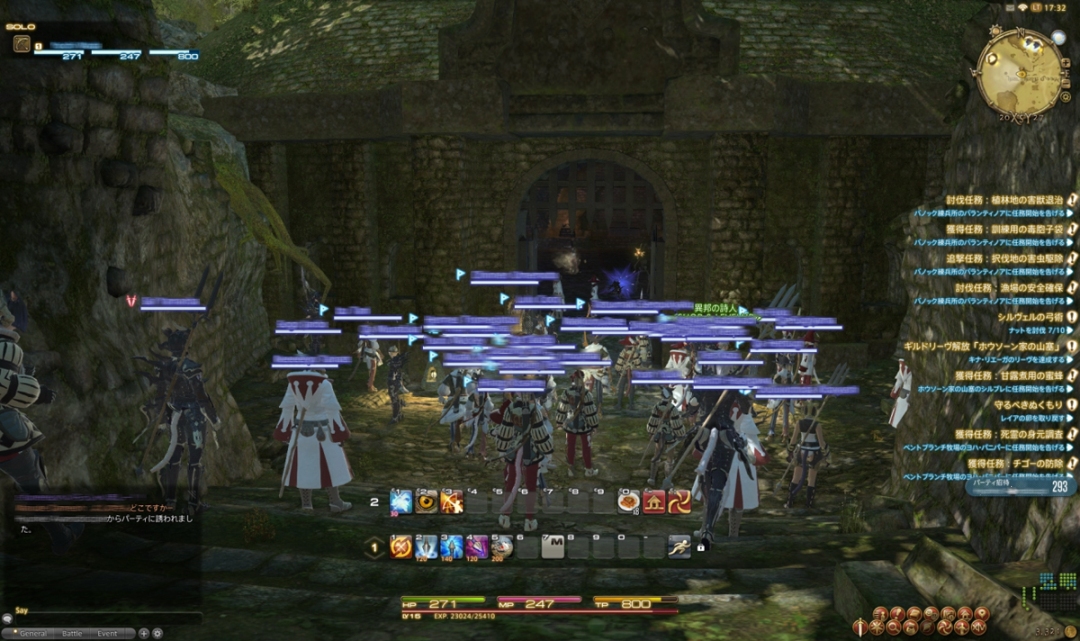Viewport: 1080px width, 641px height.
Task: Use the food dish item slot
Action: pyautogui.click(x=628, y=502)
